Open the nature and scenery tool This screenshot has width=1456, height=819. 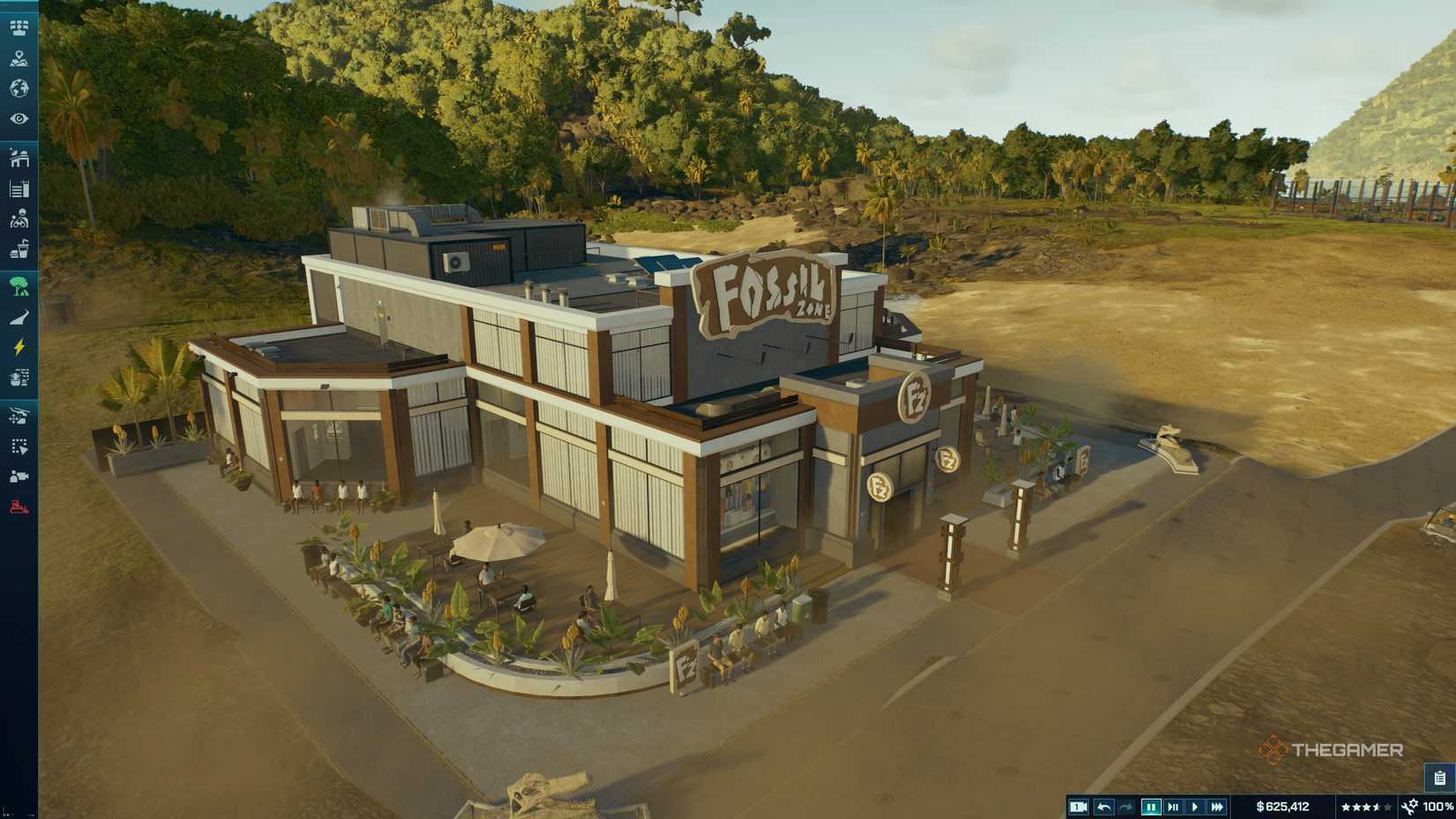pyautogui.click(x=19, y=284)
